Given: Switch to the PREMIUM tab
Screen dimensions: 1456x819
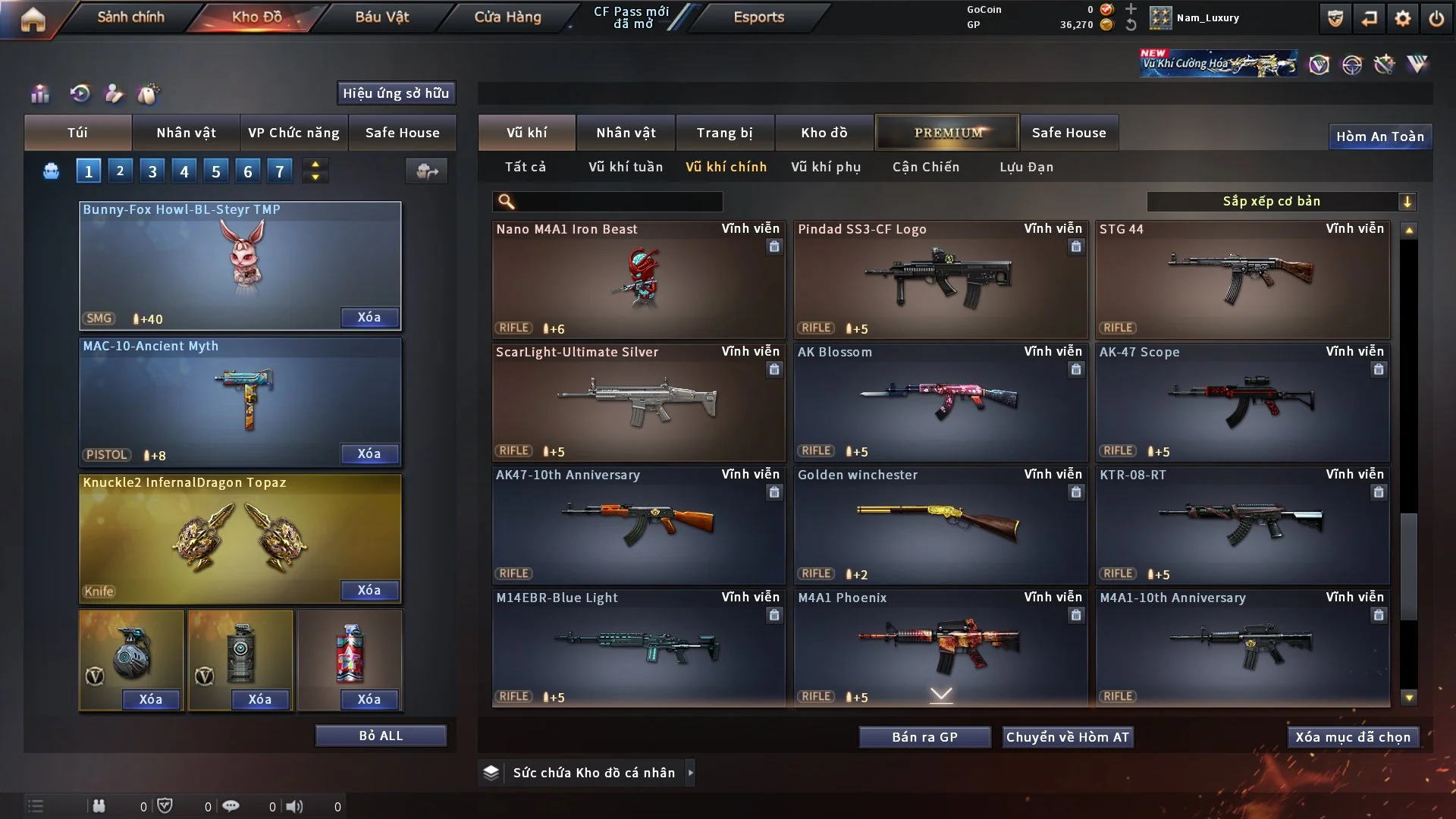Looking at the screenshot, I should coord(947,133).
